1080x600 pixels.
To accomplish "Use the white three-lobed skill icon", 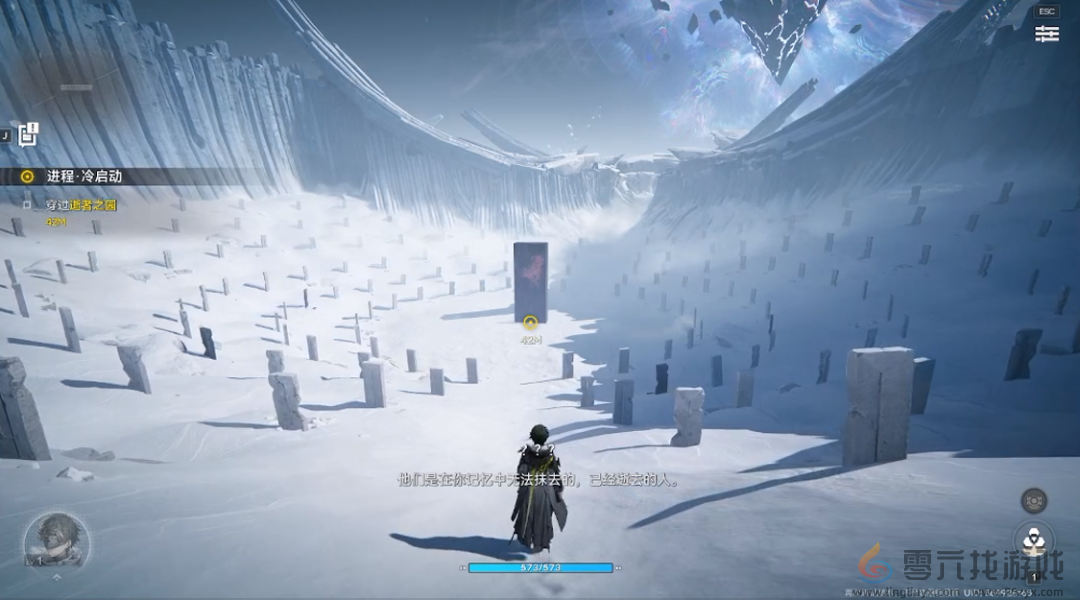I will (x=1033, y=541).
